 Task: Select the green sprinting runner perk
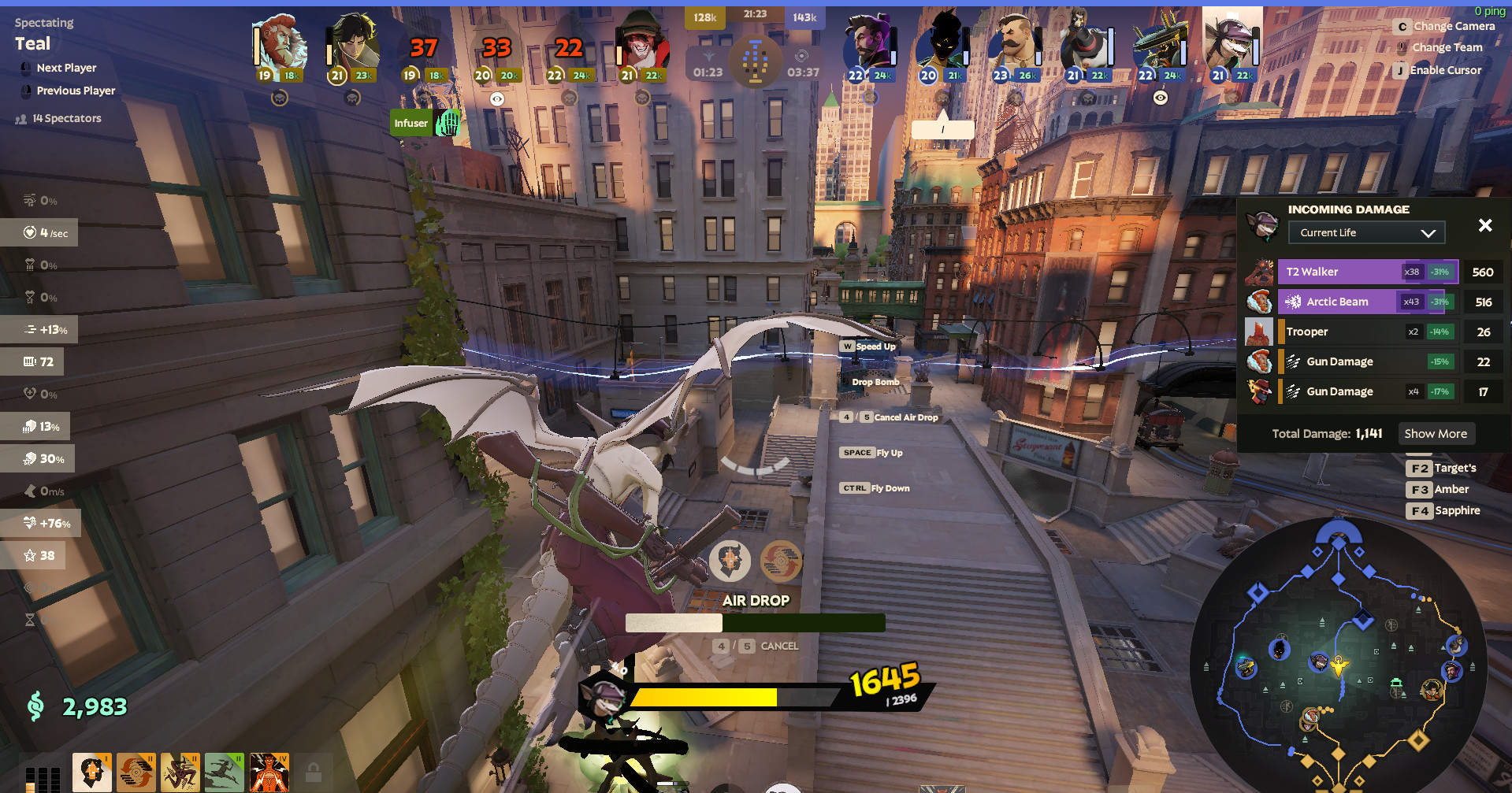(225, 772)
